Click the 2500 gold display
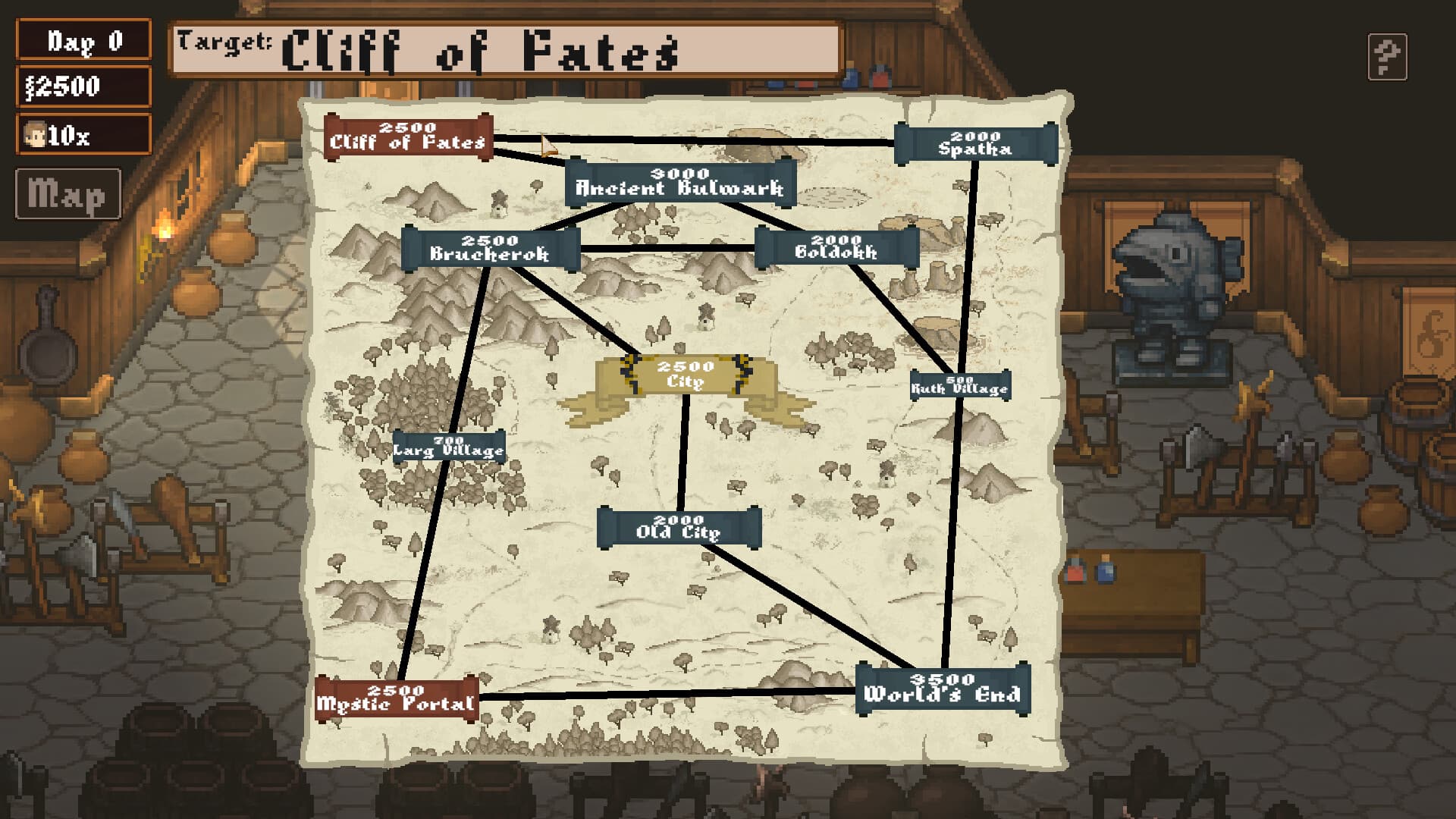 pos(83,87)
